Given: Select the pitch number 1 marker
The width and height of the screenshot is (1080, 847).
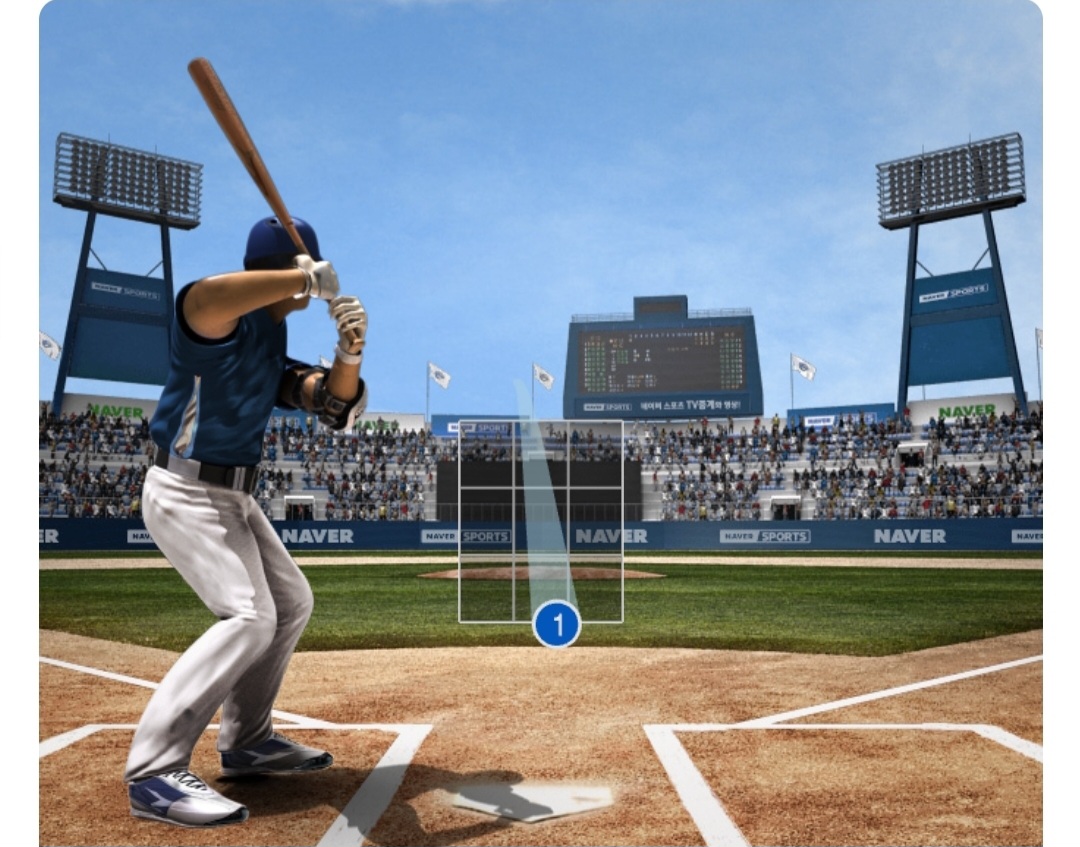Looking at the screenshot, I should 557,625.
